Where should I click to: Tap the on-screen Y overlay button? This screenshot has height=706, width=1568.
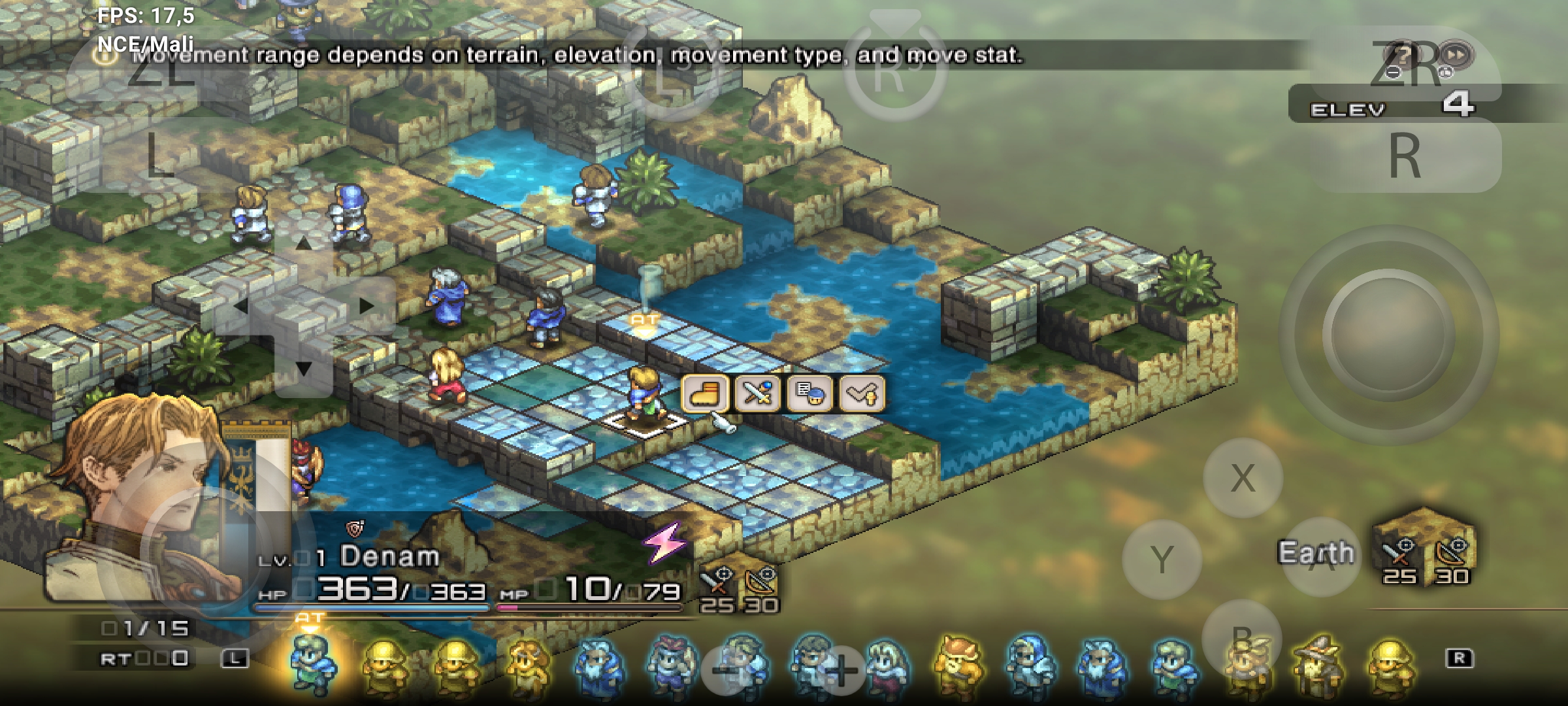[1162, 560]
